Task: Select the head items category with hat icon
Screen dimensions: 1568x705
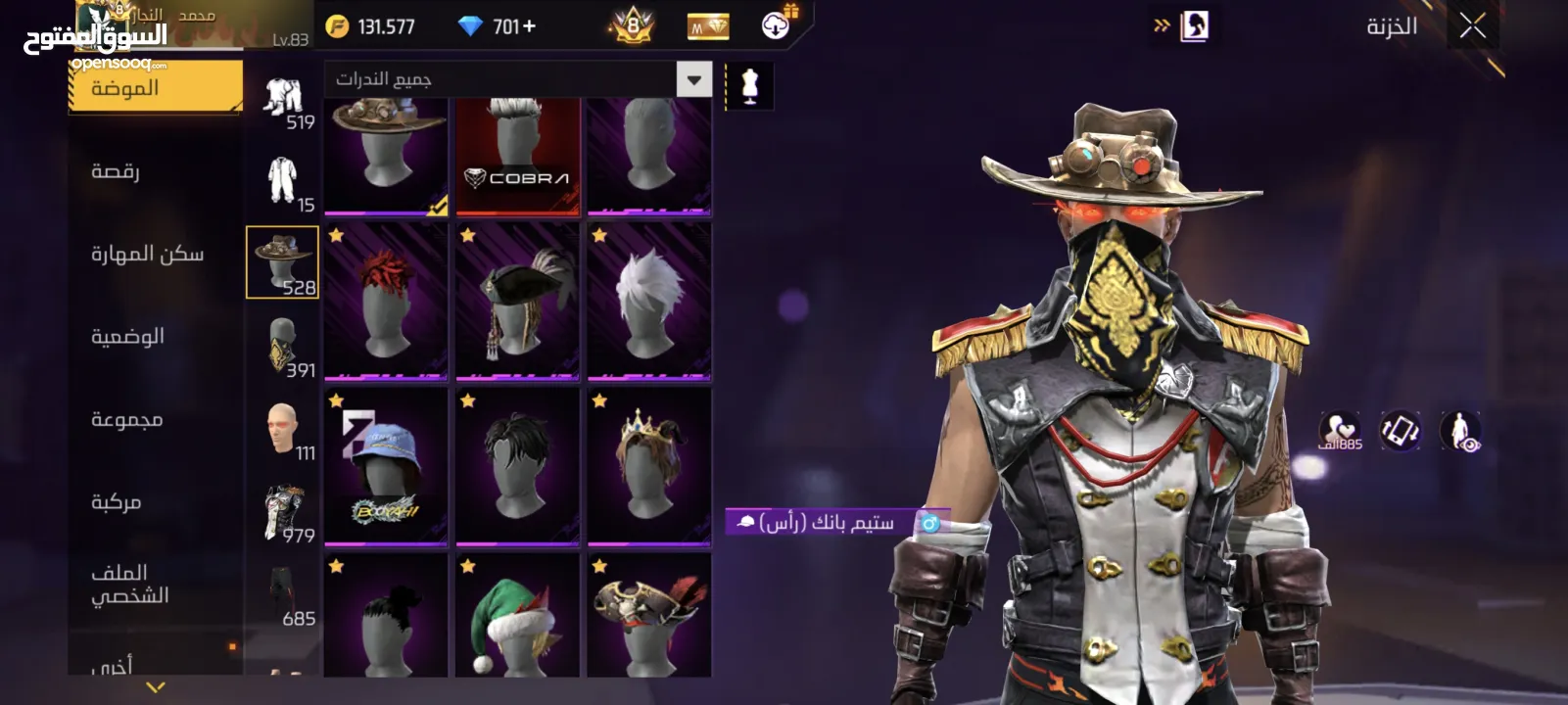Action: 282,262
